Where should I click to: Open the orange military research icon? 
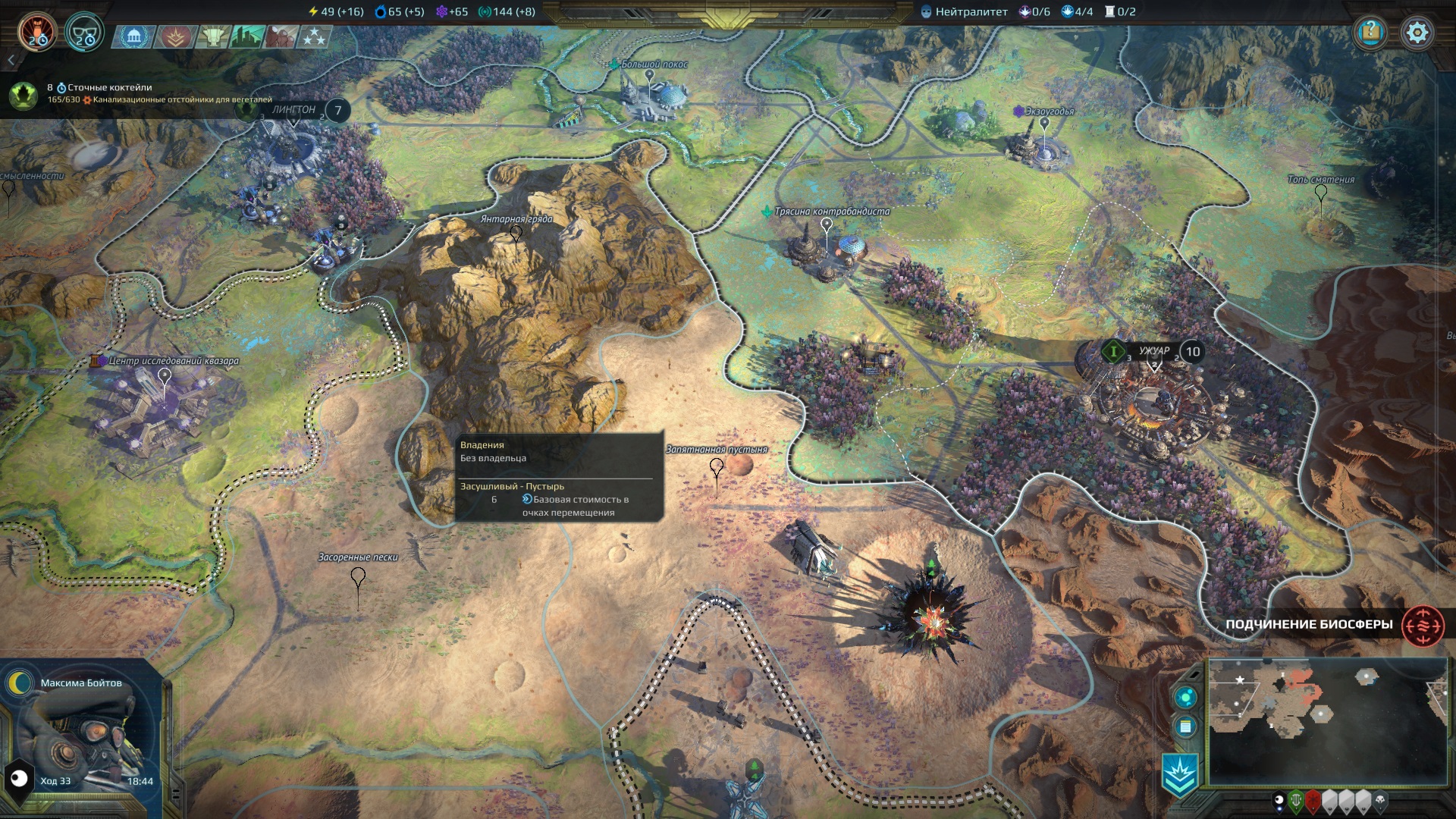click(x=36, y=32)
